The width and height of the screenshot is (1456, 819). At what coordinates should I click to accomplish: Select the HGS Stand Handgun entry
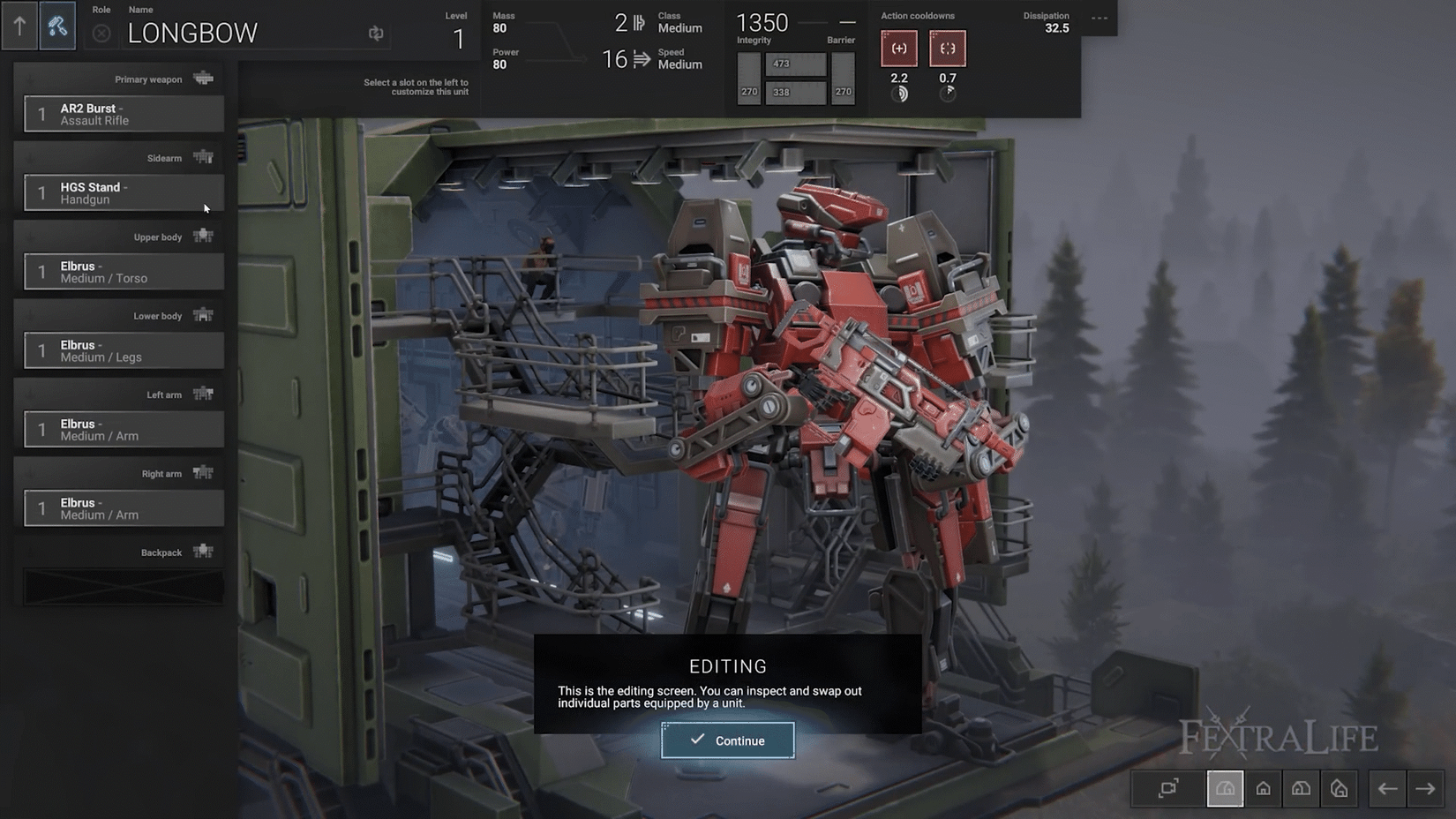tap(123, 192)
